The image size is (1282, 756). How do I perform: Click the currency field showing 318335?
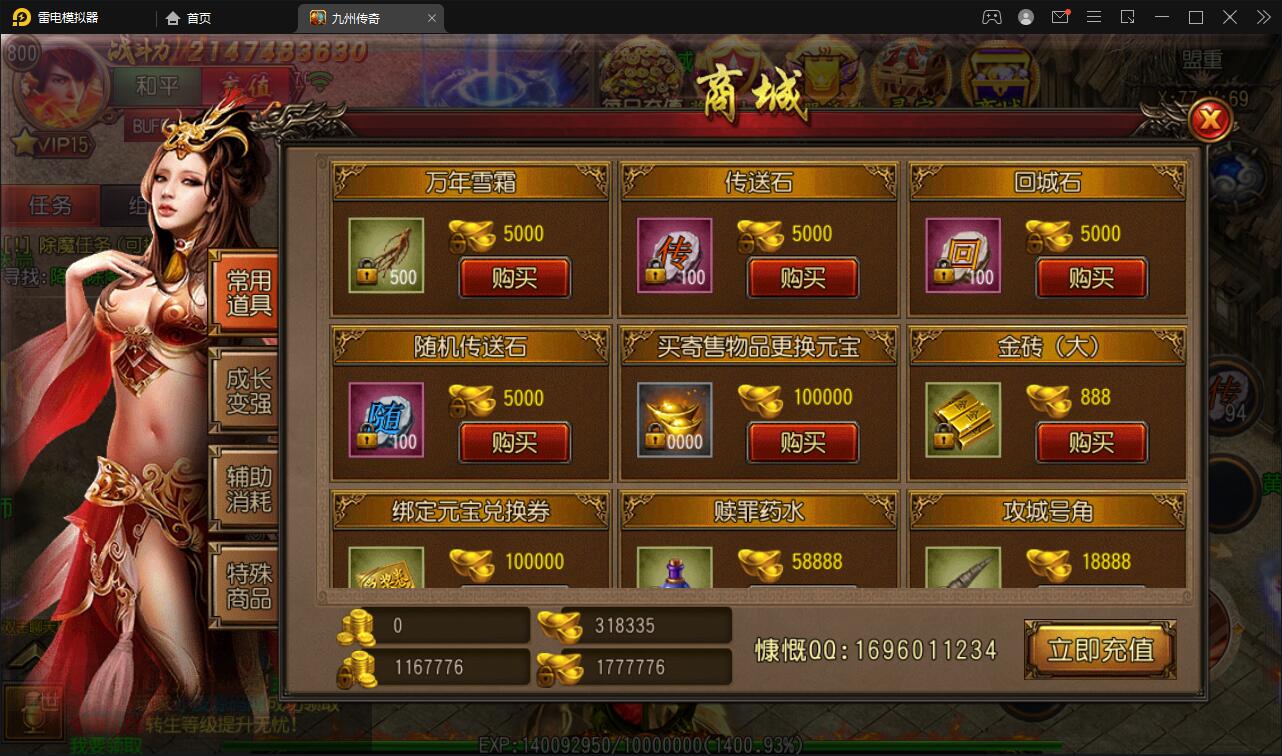coord(645,625)
